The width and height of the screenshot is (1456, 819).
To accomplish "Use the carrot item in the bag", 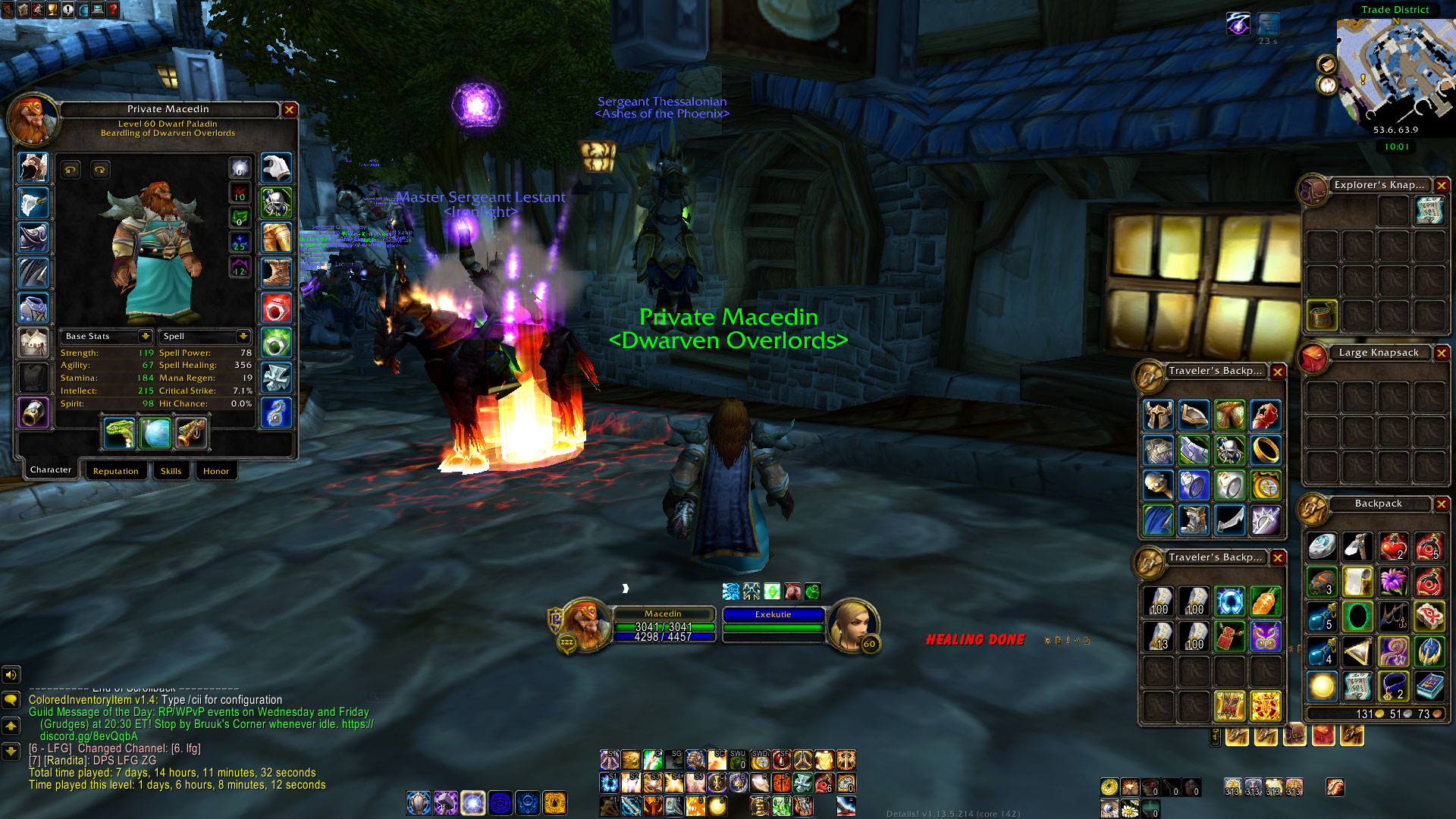I will pyautogui.click(x=1266, y=602).
